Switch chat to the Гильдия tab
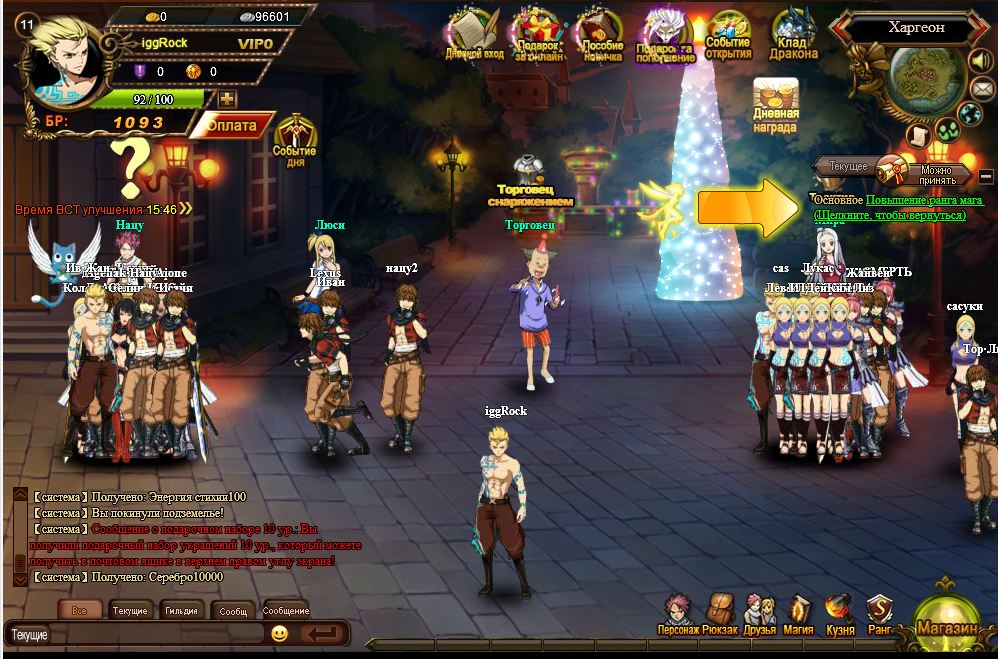 point(181,610)
